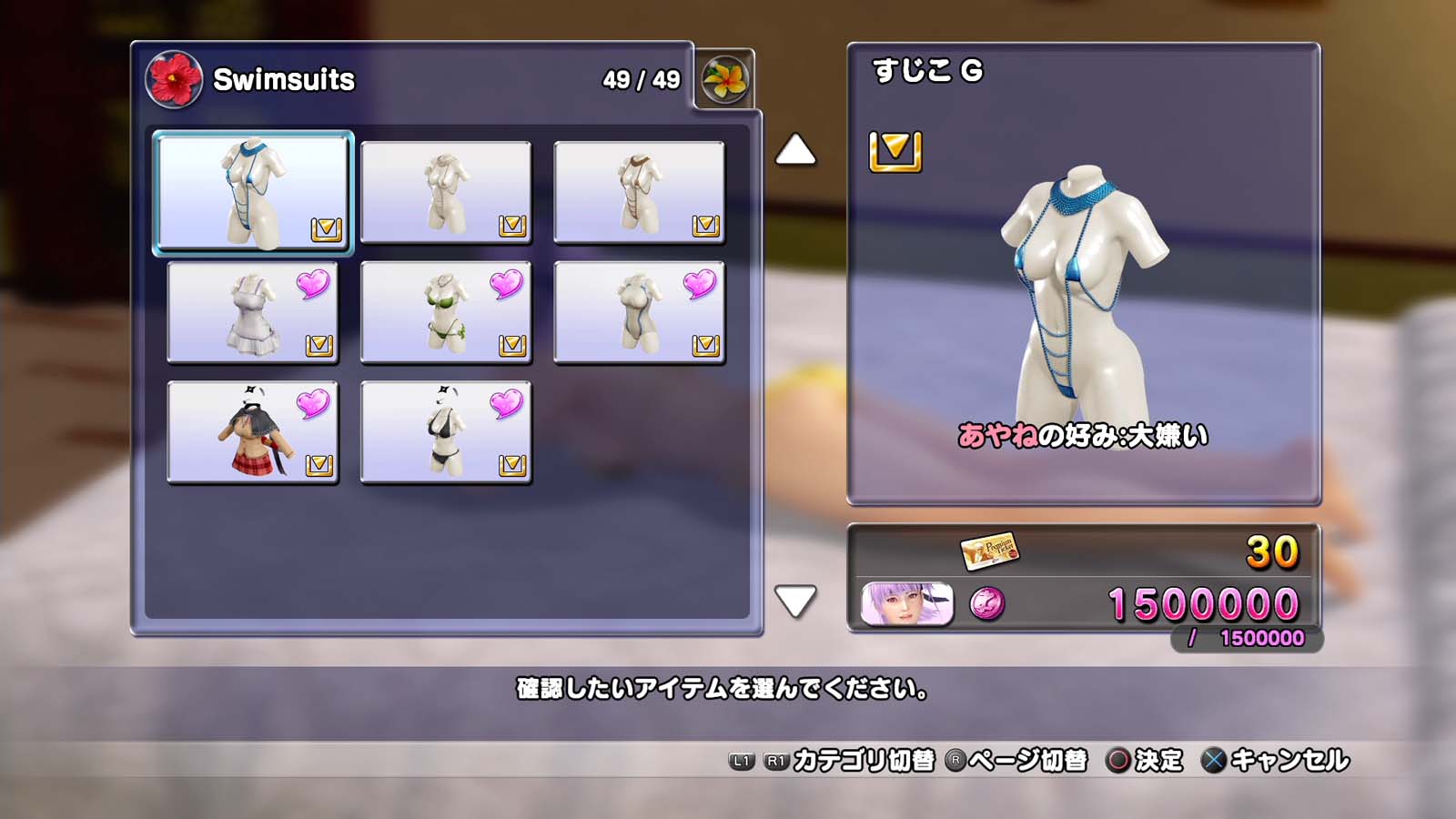Choose the red plaid skirt outfit
This screenshot has height=819, width=1456.
pyautogui.click(x=252, y=432)
